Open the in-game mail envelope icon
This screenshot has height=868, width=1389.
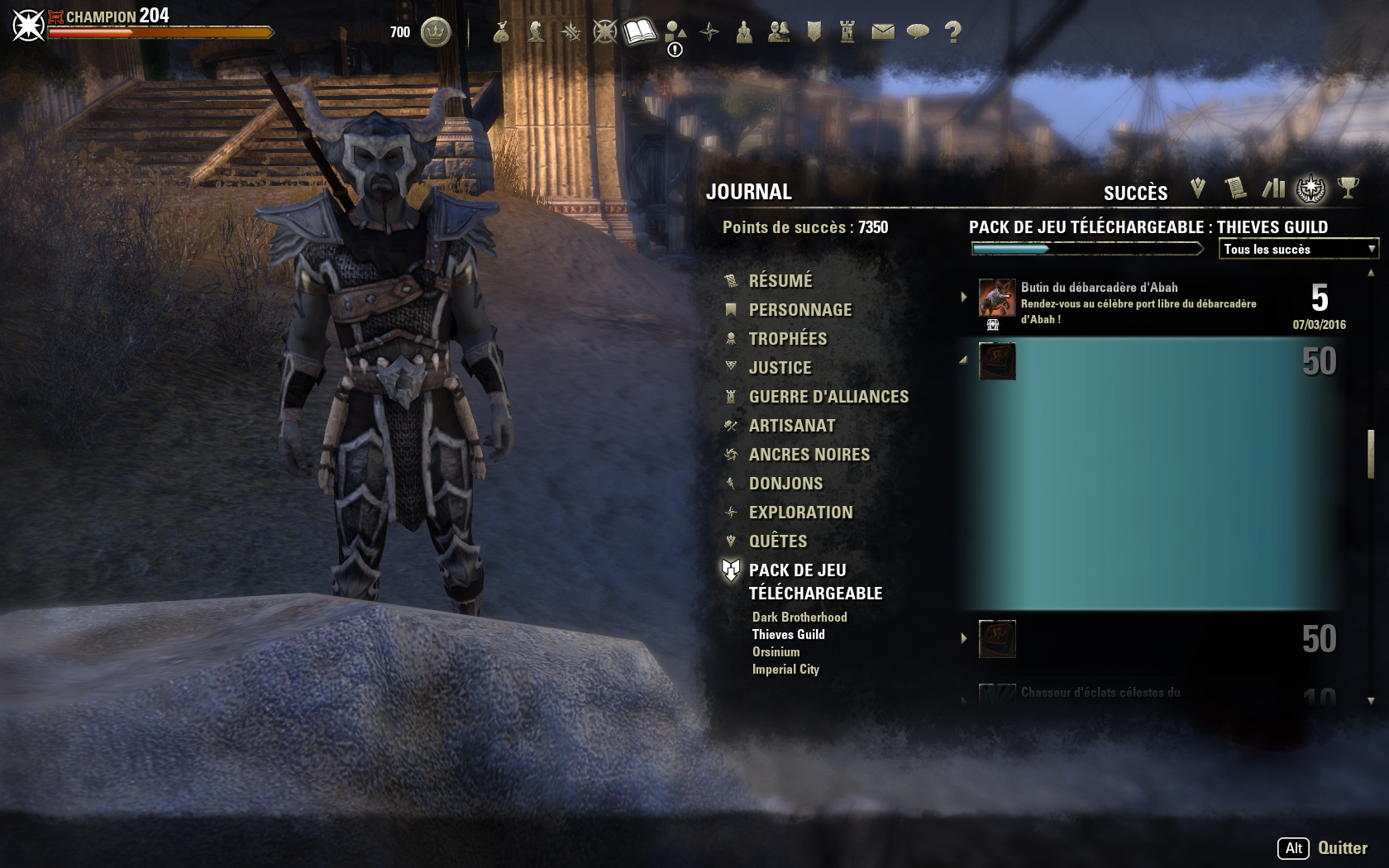pos(883,31)
